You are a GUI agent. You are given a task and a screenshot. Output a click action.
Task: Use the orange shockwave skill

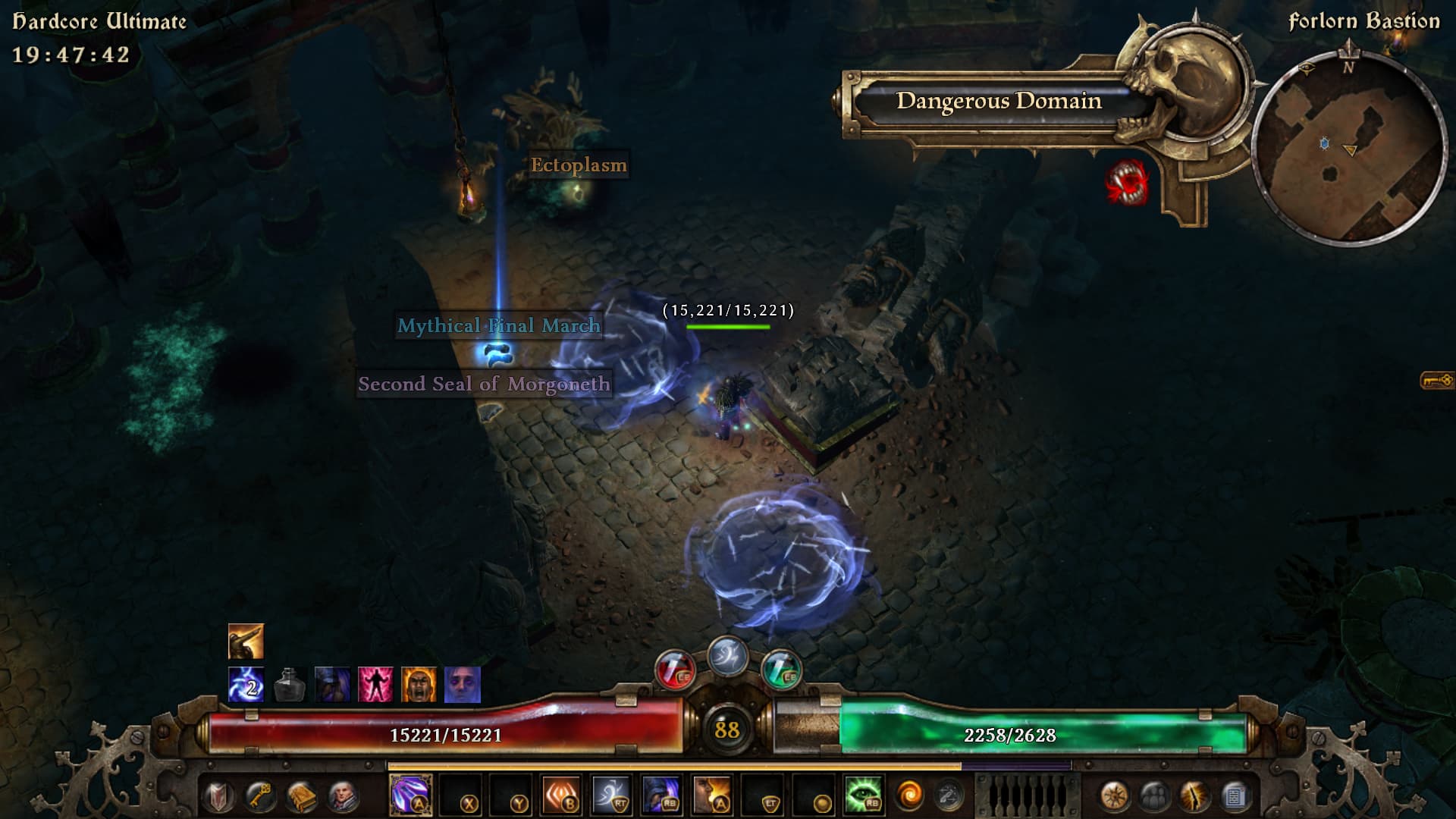pos(561,795)
